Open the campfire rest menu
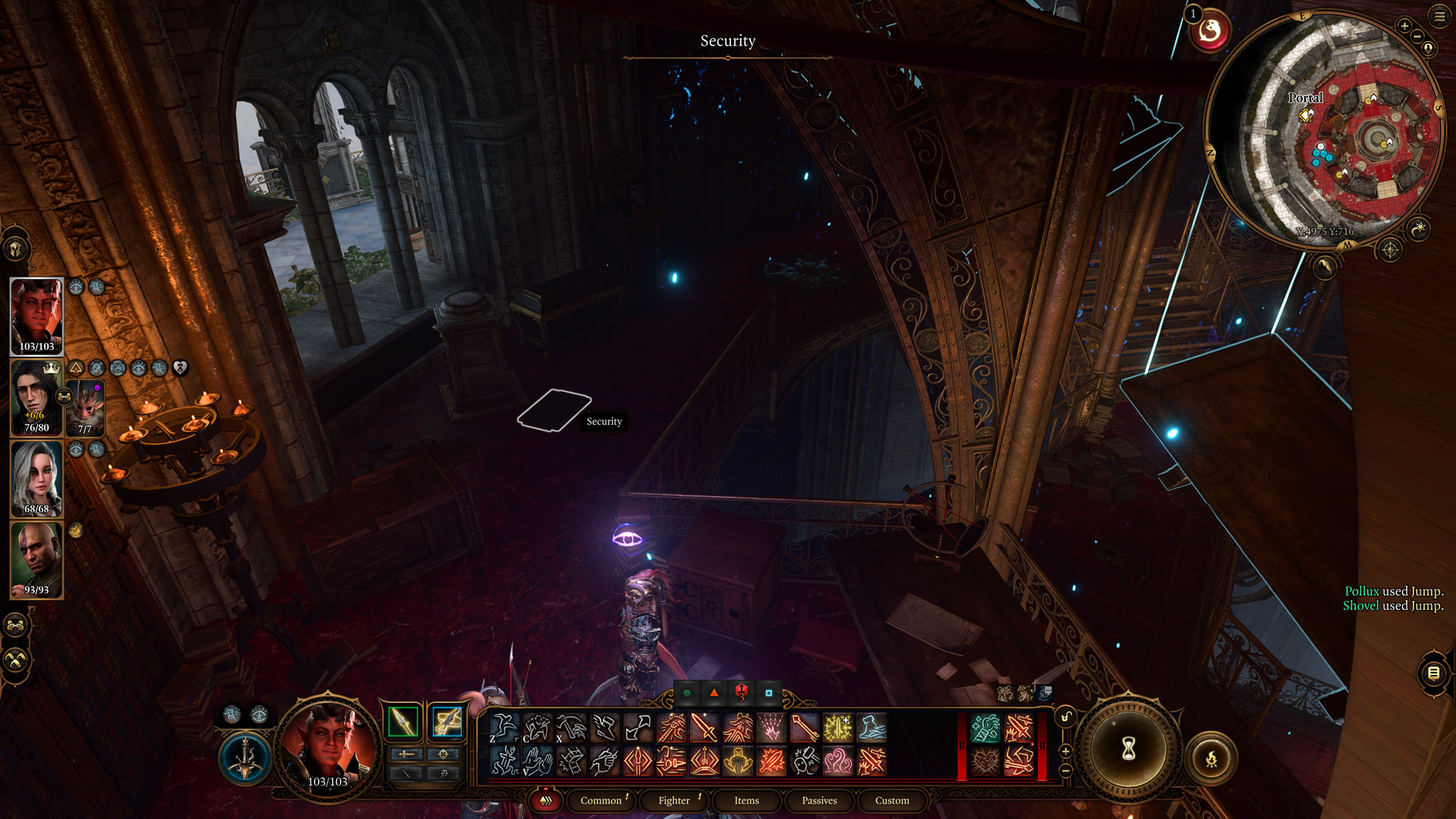This screenshot has width=1456, height=819. pyautogui.click(x=1211, y=758)
